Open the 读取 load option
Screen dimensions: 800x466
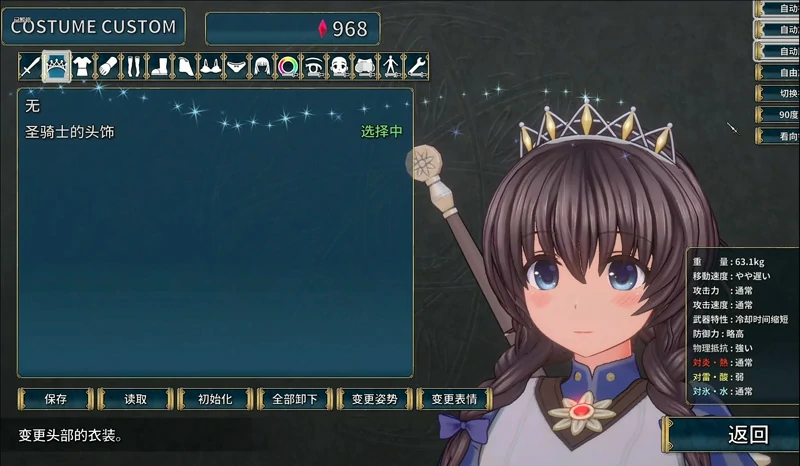[x=136, y=398]
